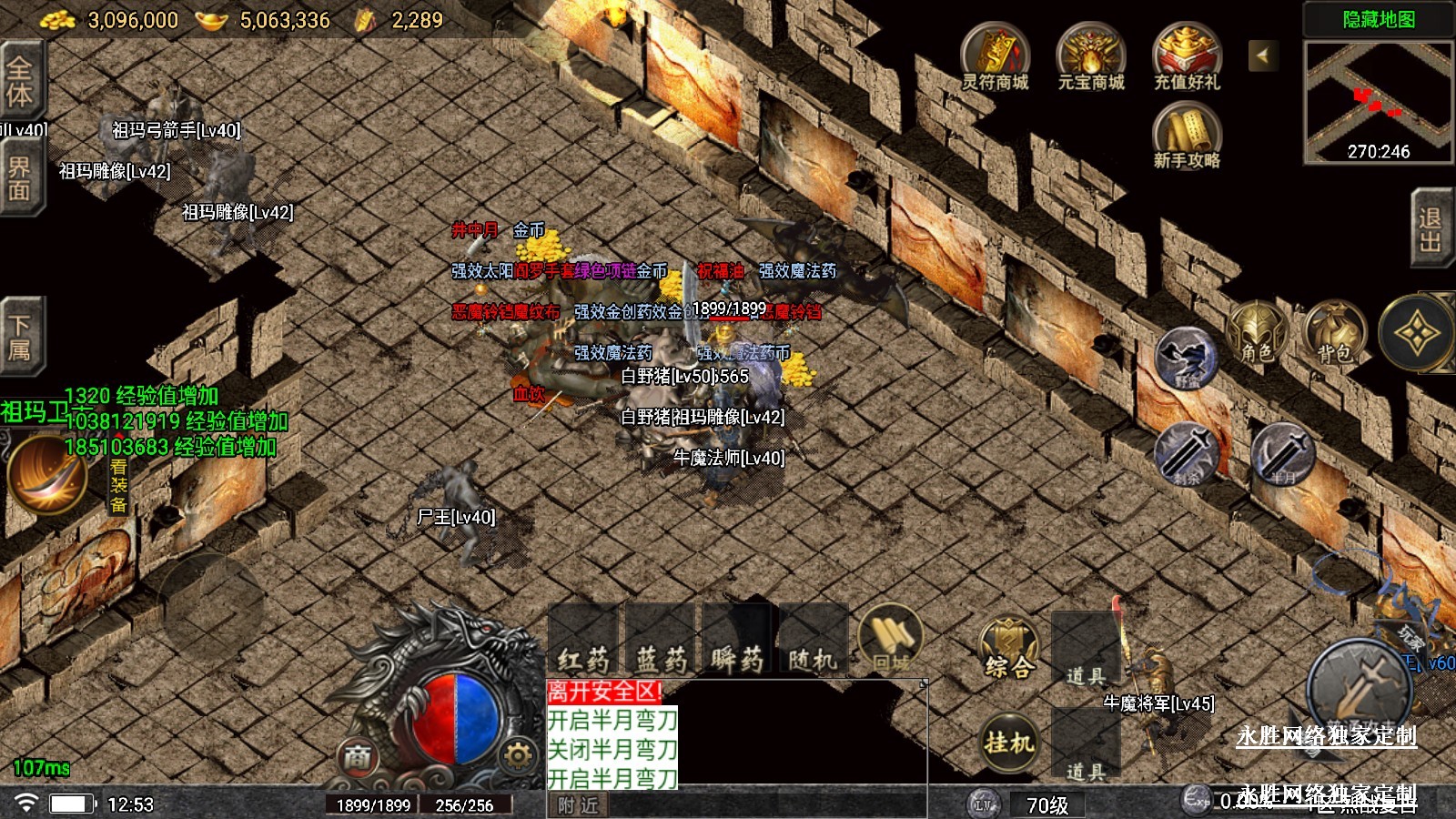The width and height of the screenshot is (1456, 819).
Task: Click the 退出 exit button
Action: [x=1430, y=229]
